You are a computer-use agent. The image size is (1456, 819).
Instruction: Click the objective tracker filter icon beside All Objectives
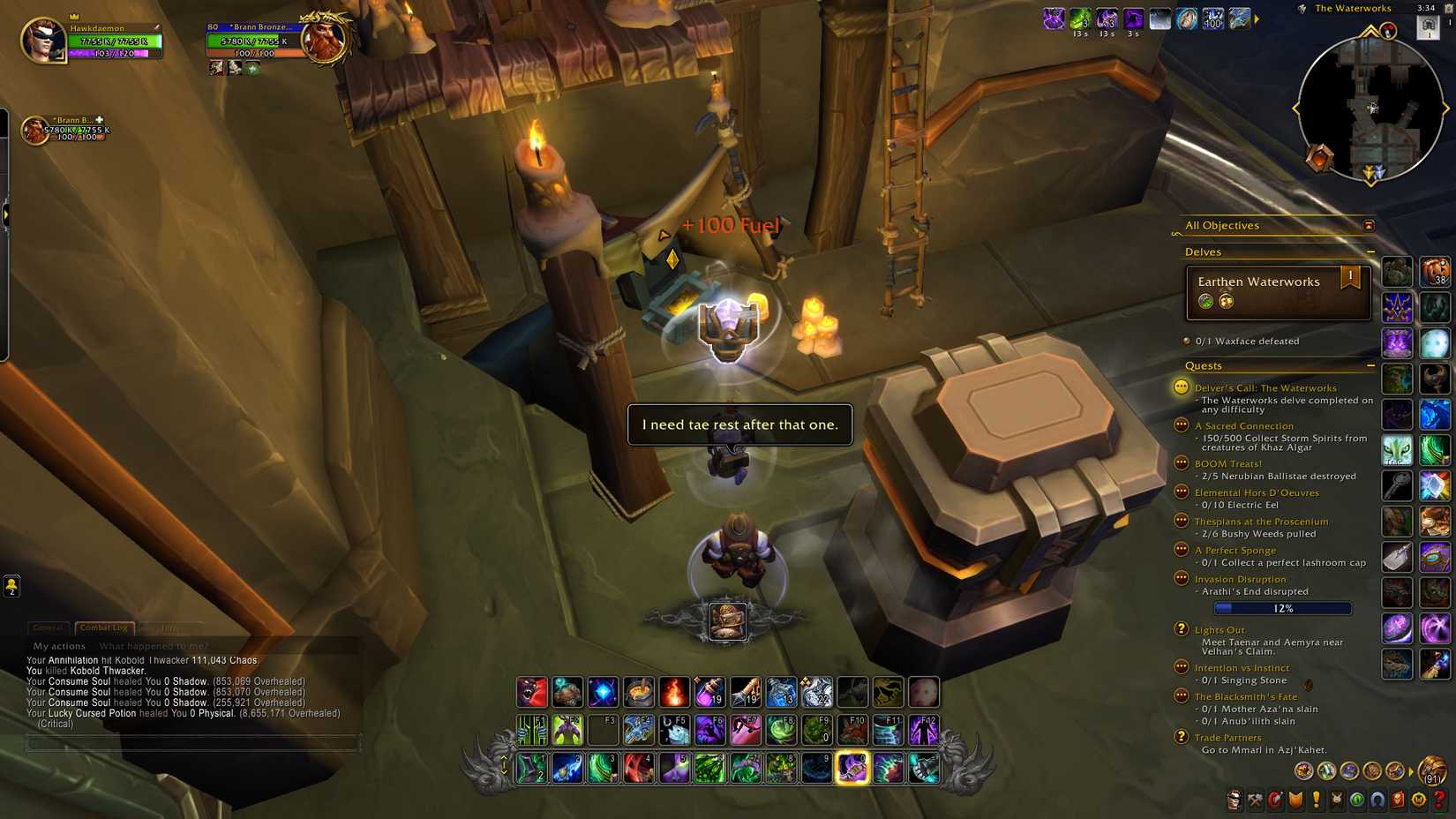point(1369,226)
